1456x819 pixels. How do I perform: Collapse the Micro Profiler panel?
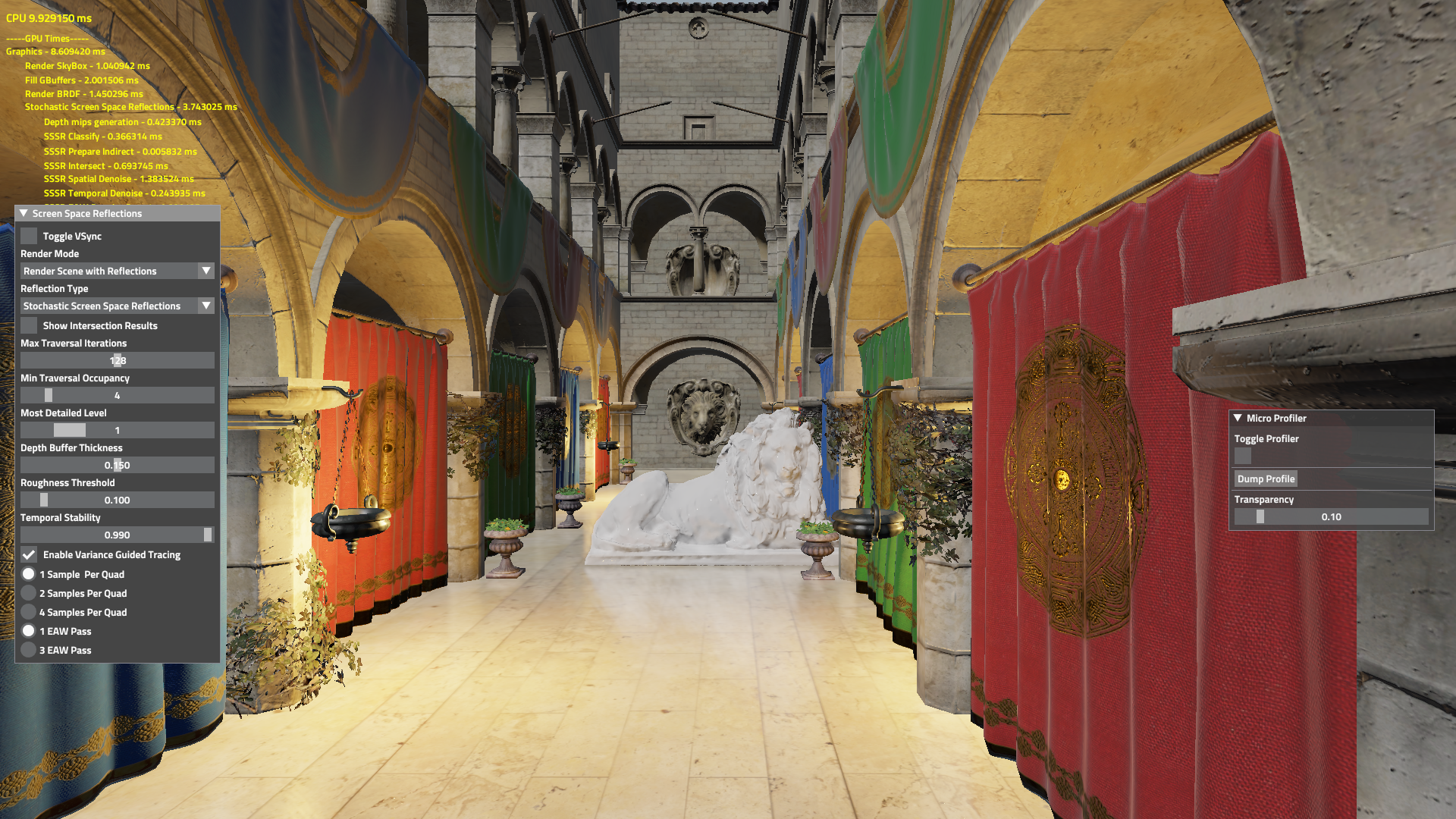1238,418
